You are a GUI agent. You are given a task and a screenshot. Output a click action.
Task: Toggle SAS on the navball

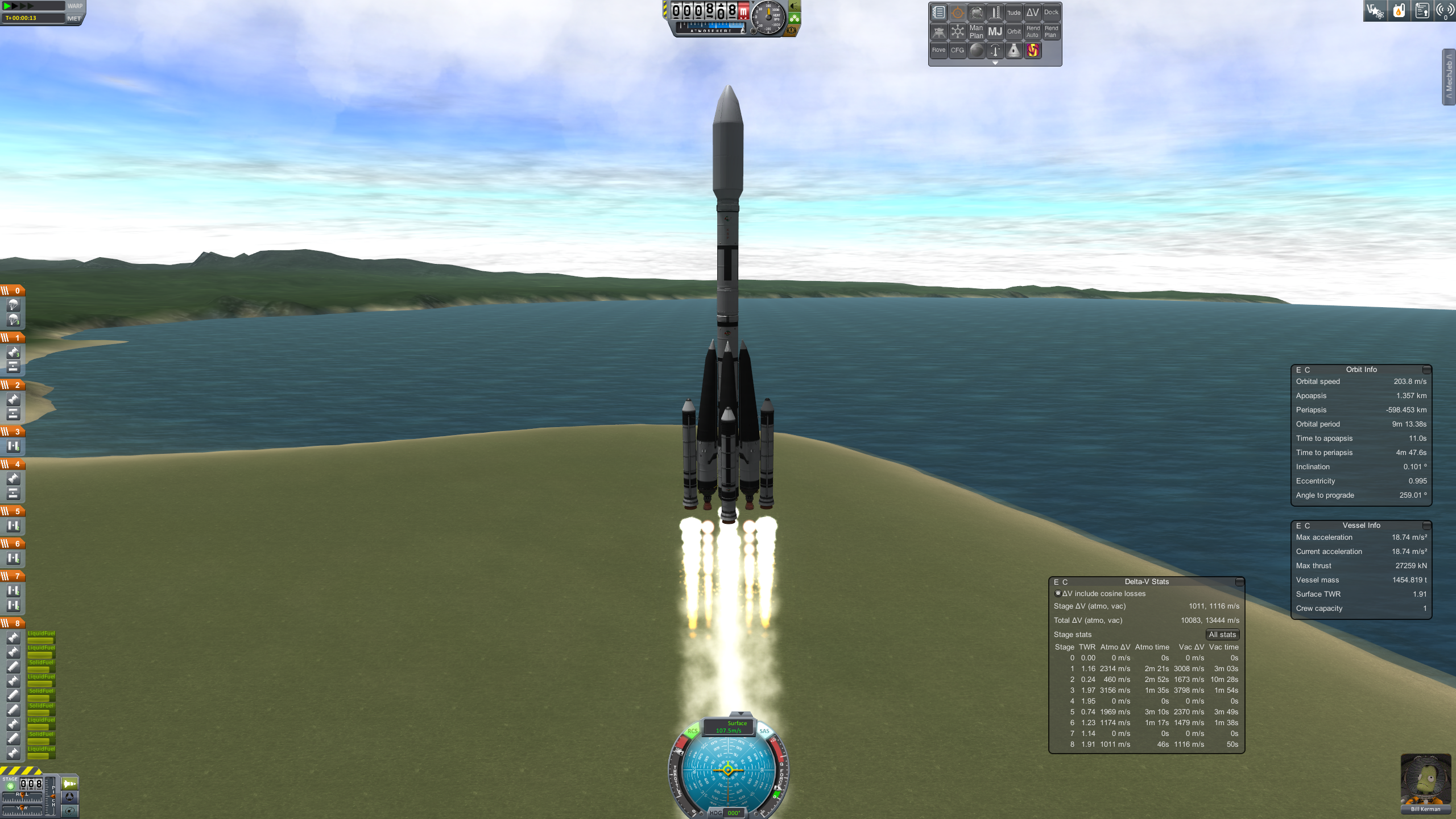tap(764, 731)
